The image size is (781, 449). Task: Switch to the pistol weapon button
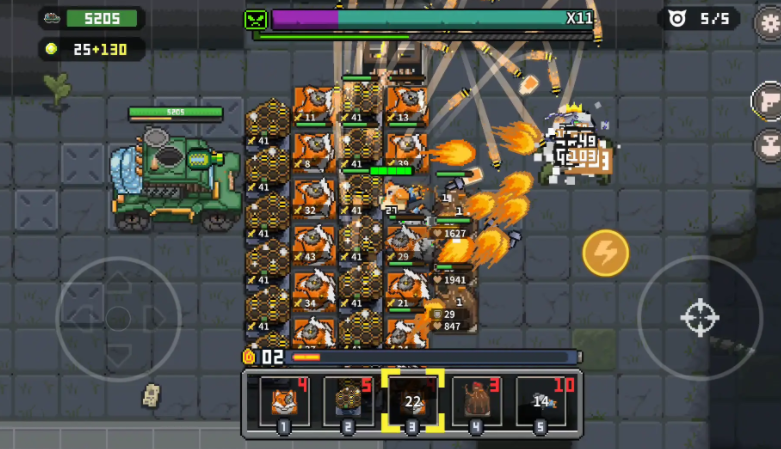768,101
